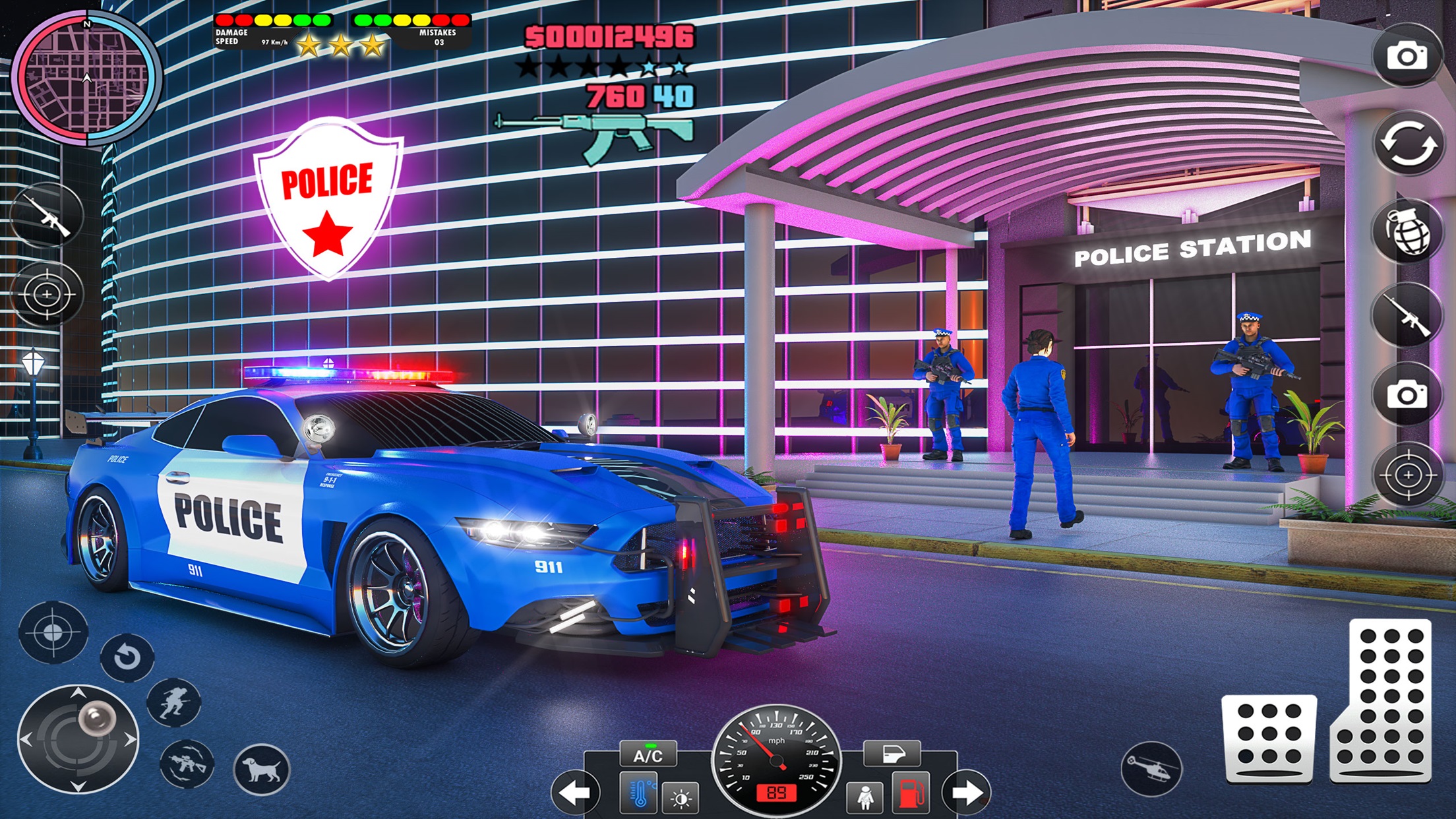Tap the single counterclockwise arrow reset icon
The height and width of the screenshot is (819, 1456).
[127, 657]
